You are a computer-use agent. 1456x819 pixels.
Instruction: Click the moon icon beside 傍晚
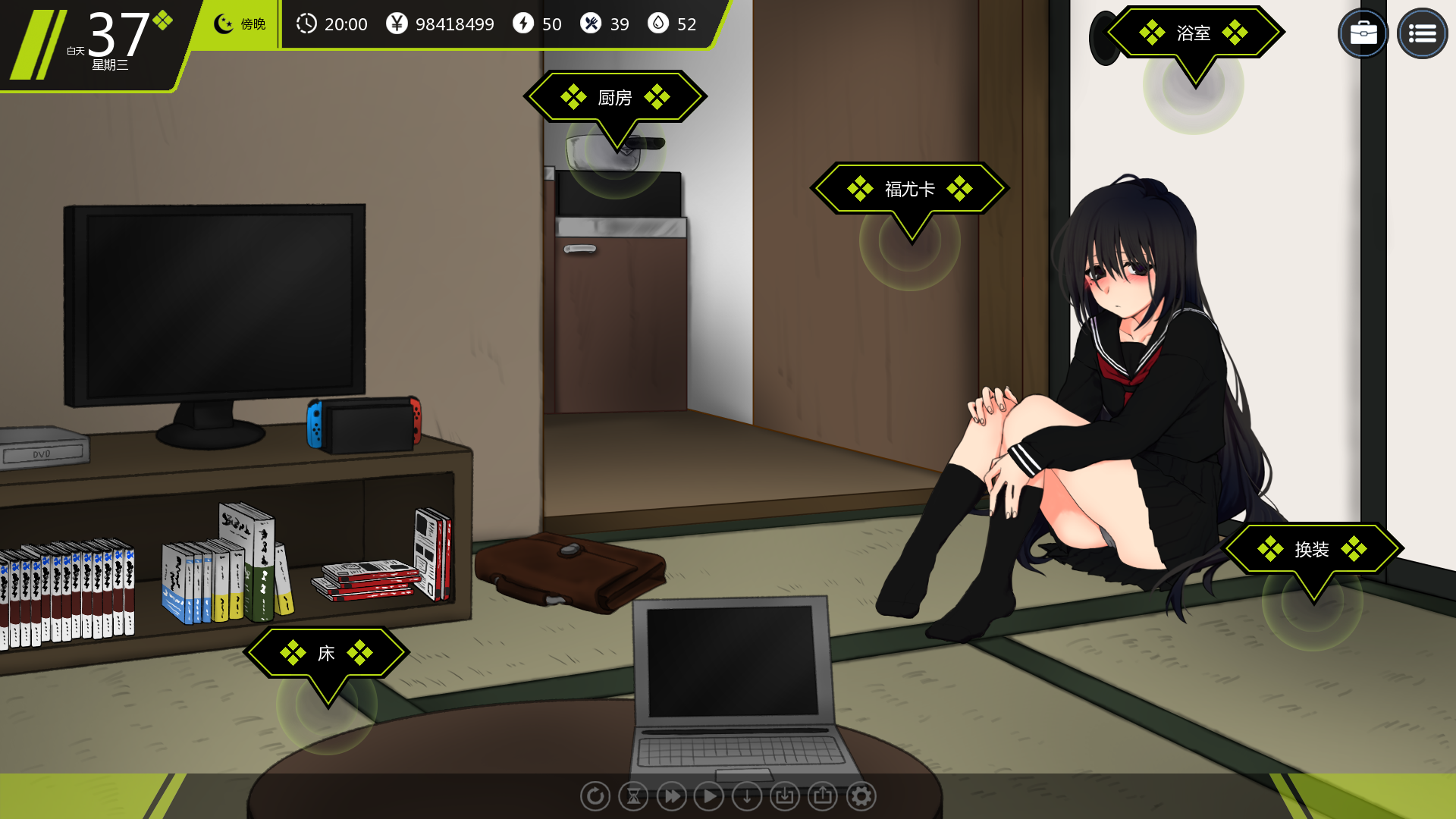(x=222, y=24)
